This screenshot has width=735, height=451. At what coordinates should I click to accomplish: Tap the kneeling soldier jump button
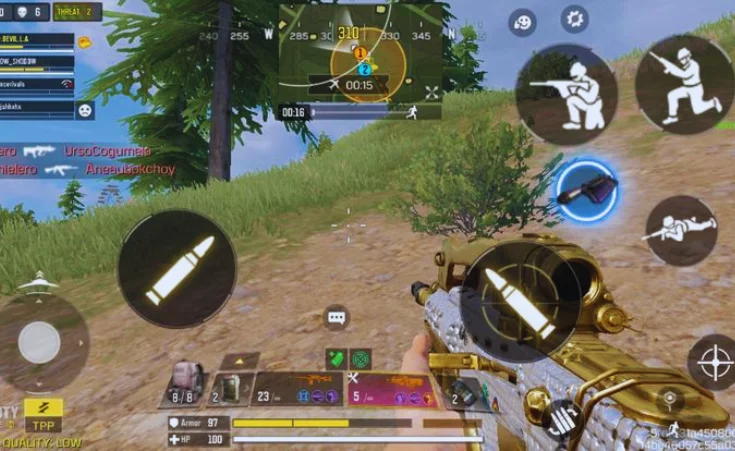pos(684,84)
